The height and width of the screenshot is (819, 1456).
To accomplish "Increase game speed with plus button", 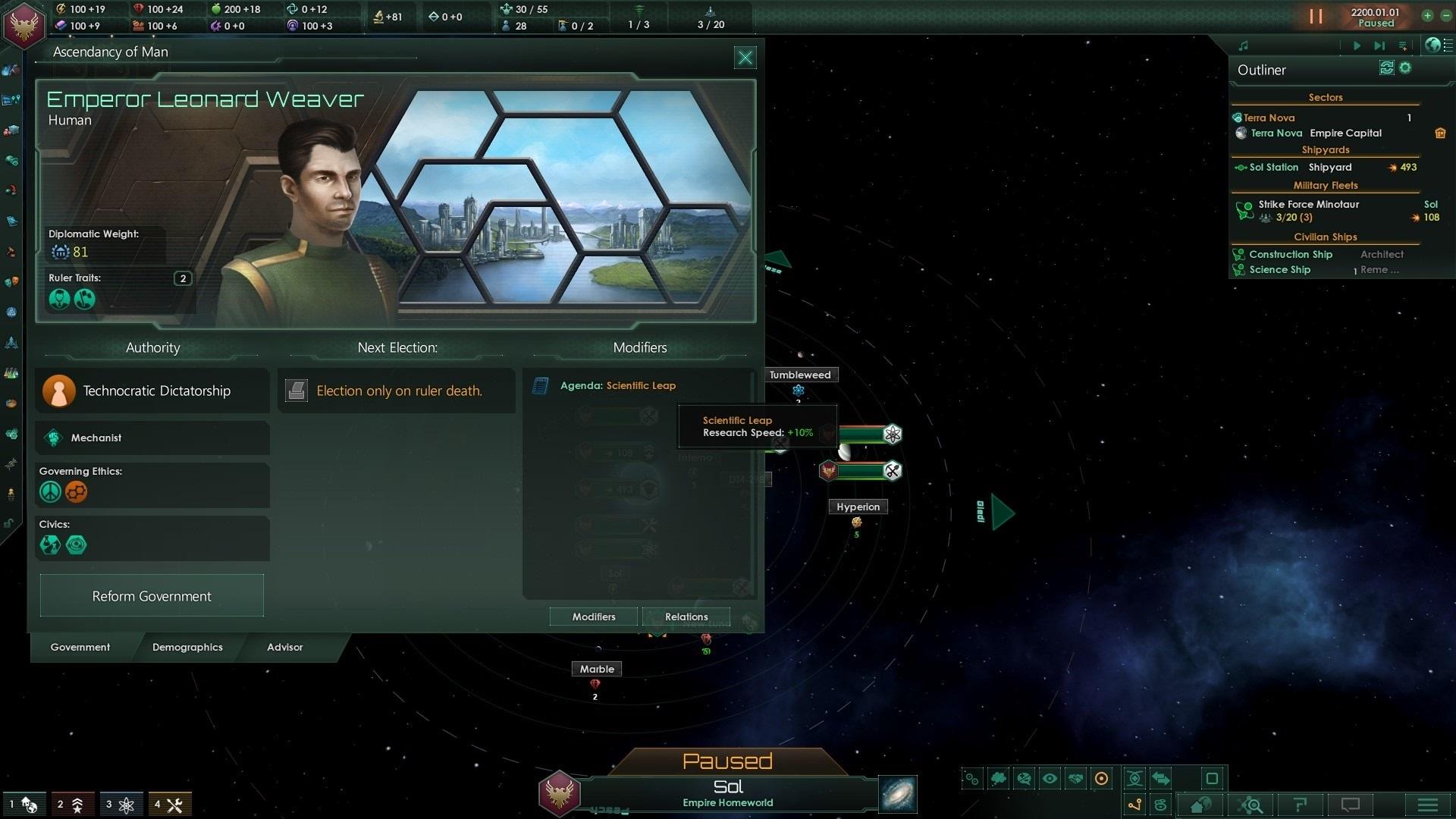I will 1427,15.
